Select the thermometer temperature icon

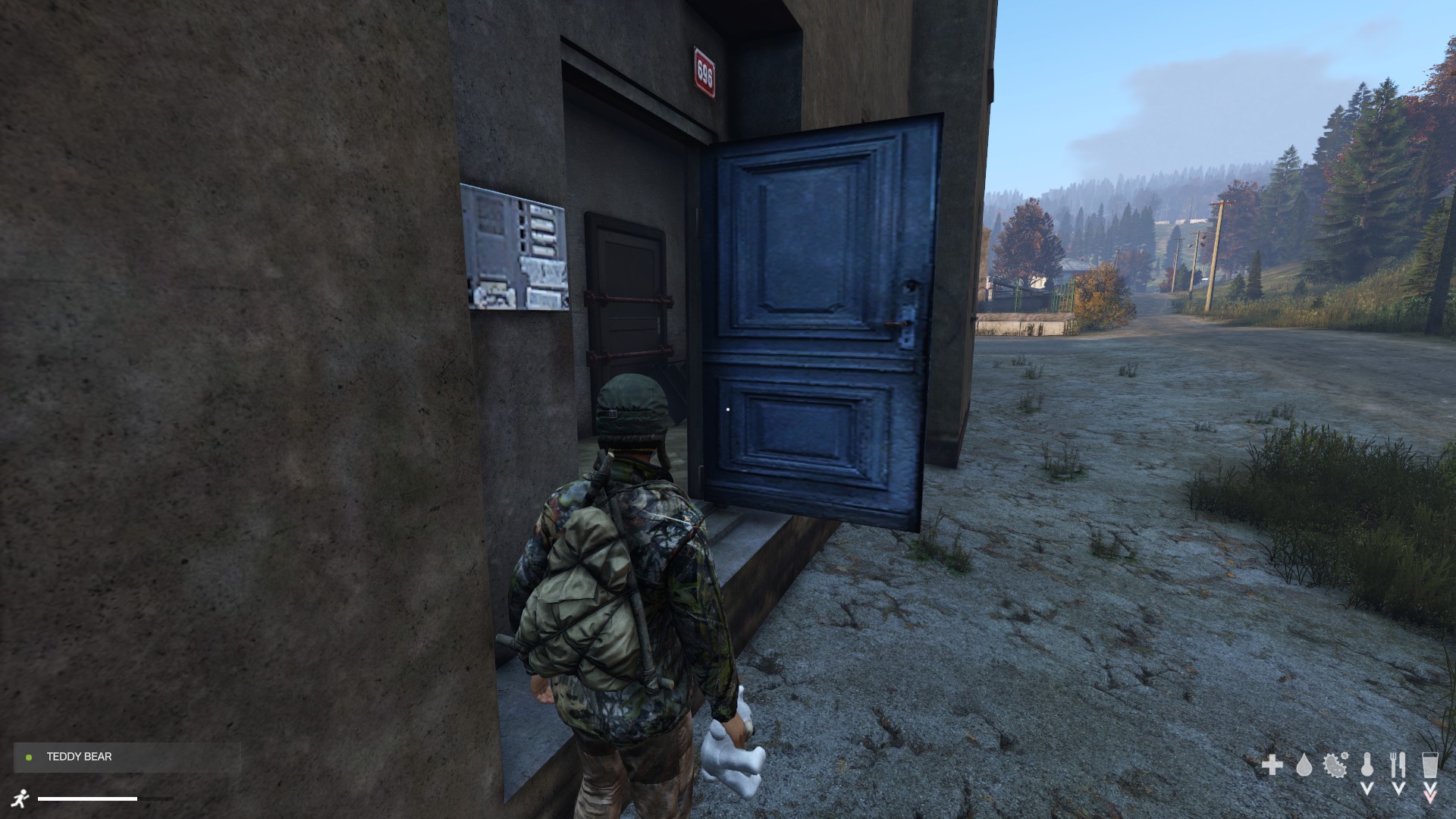pyautogui.click(x=1367, y=764)
